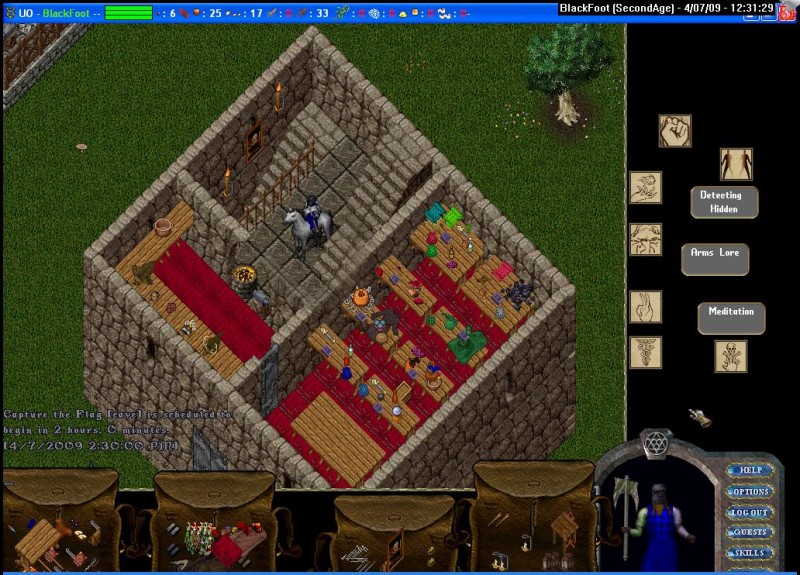Image resolution: width=800 pixels, height=575 pixels.
Task: Open the Options menu
Action: [x=750, y=492]
